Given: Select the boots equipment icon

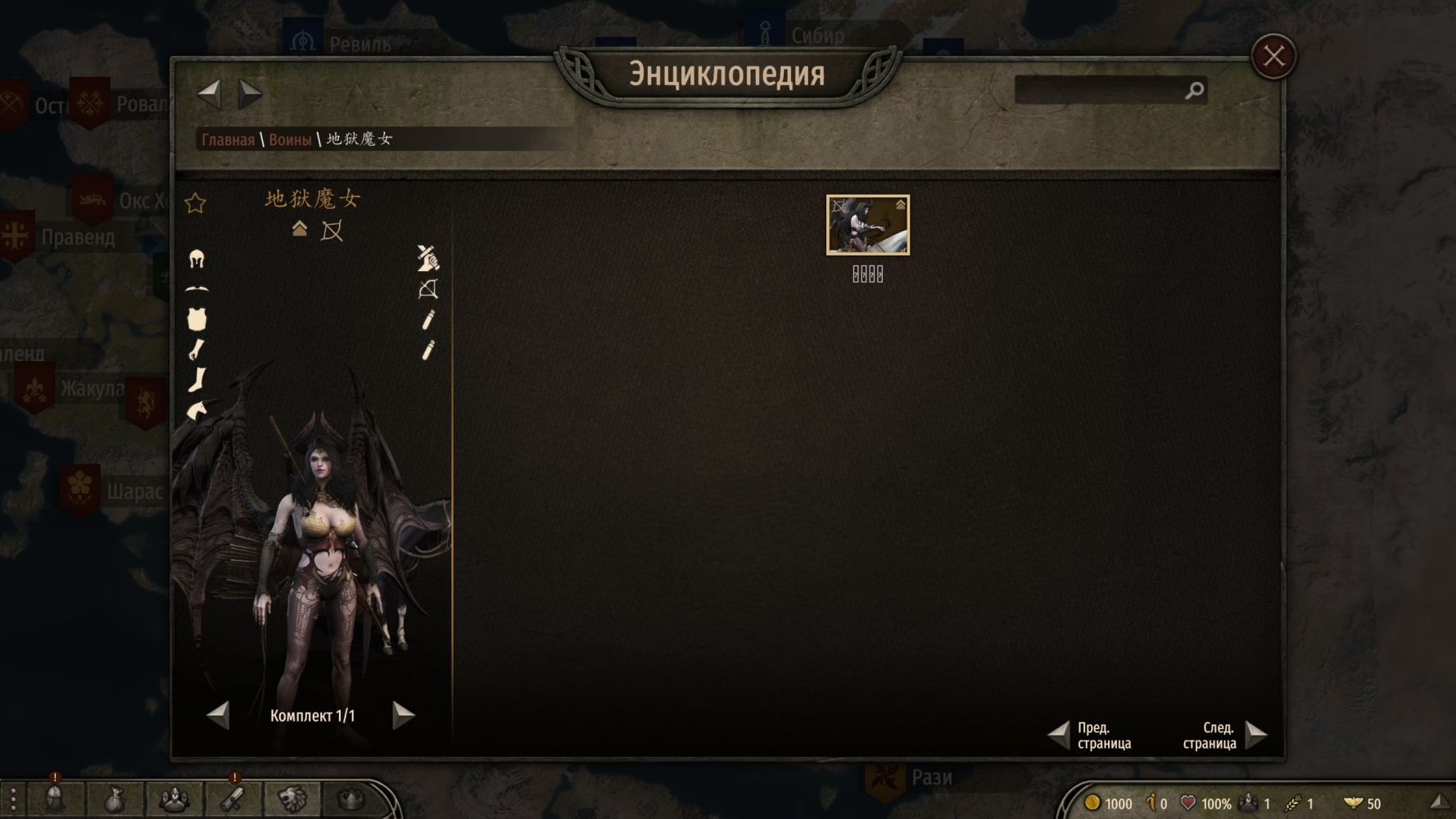Looking at the screenshot, I should tap(197, 379).
